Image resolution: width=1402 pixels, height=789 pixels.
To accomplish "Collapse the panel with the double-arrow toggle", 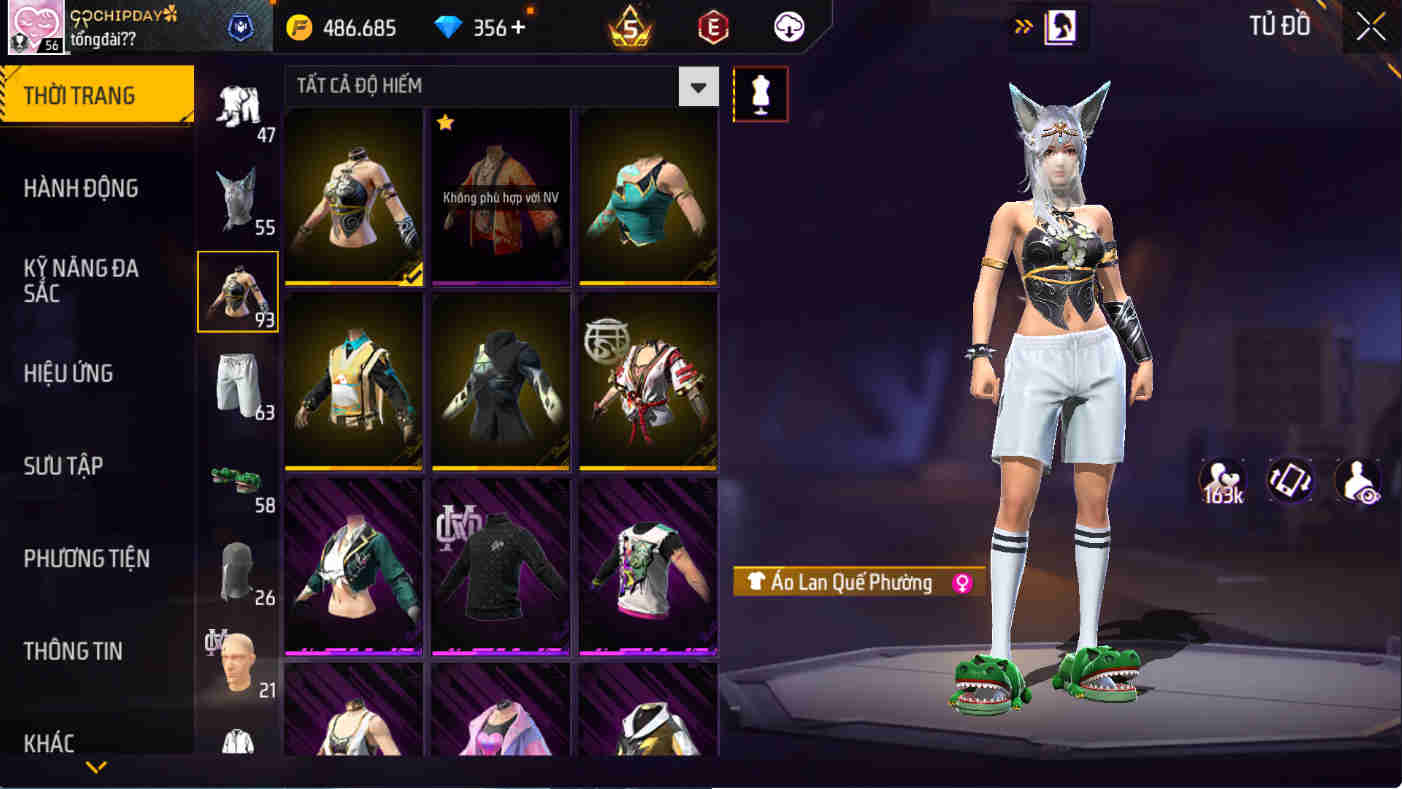I will coord(1022,25).
